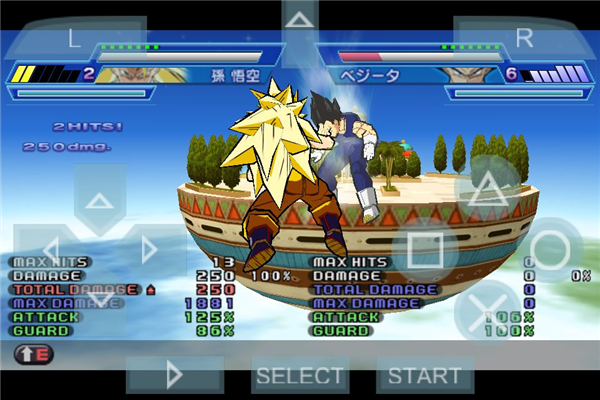600x400 pixels.
Task: Tap the R shoulder button
Action: (524, 38)
